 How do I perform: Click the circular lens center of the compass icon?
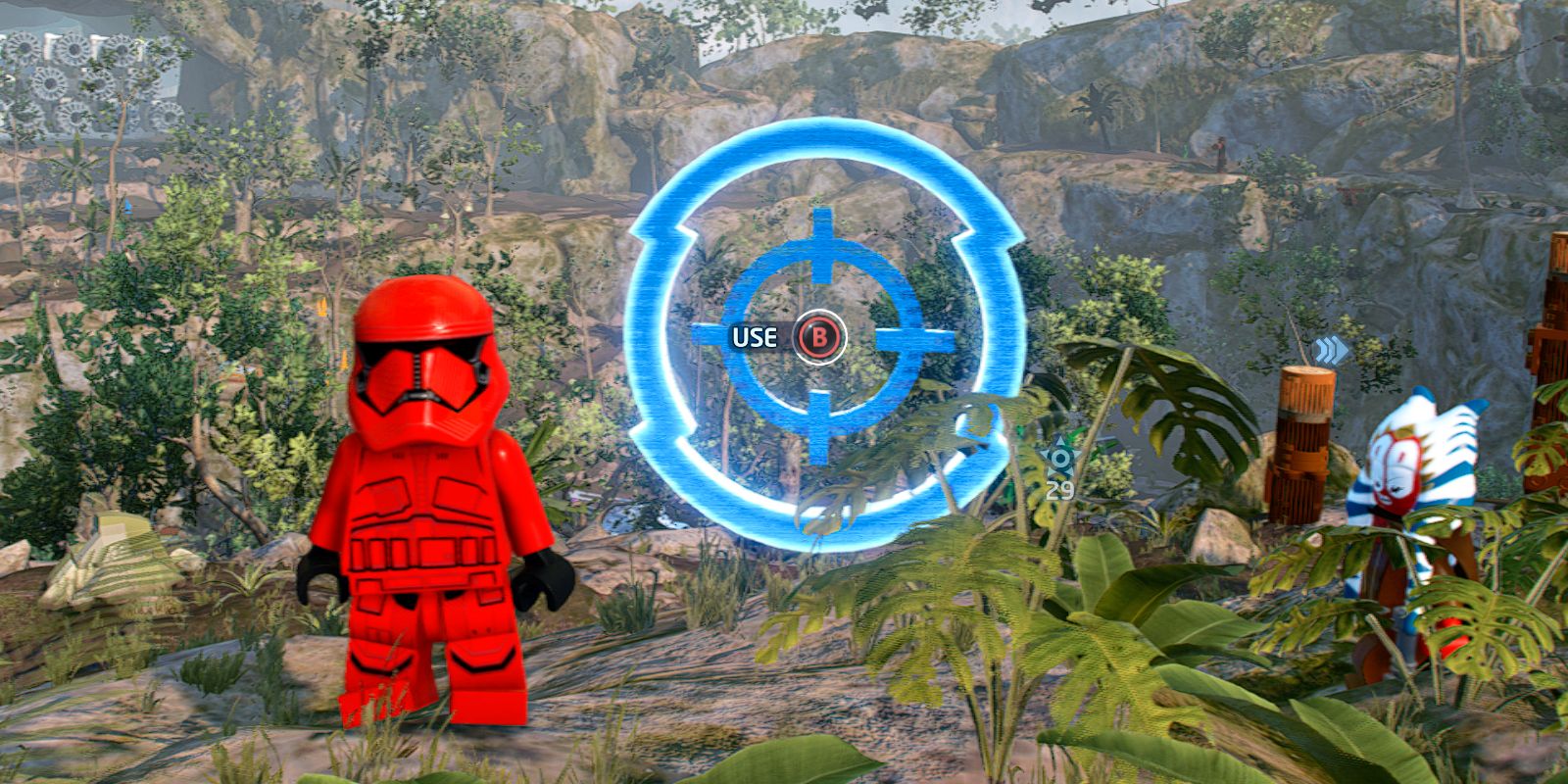click(x=1058, y=457)
